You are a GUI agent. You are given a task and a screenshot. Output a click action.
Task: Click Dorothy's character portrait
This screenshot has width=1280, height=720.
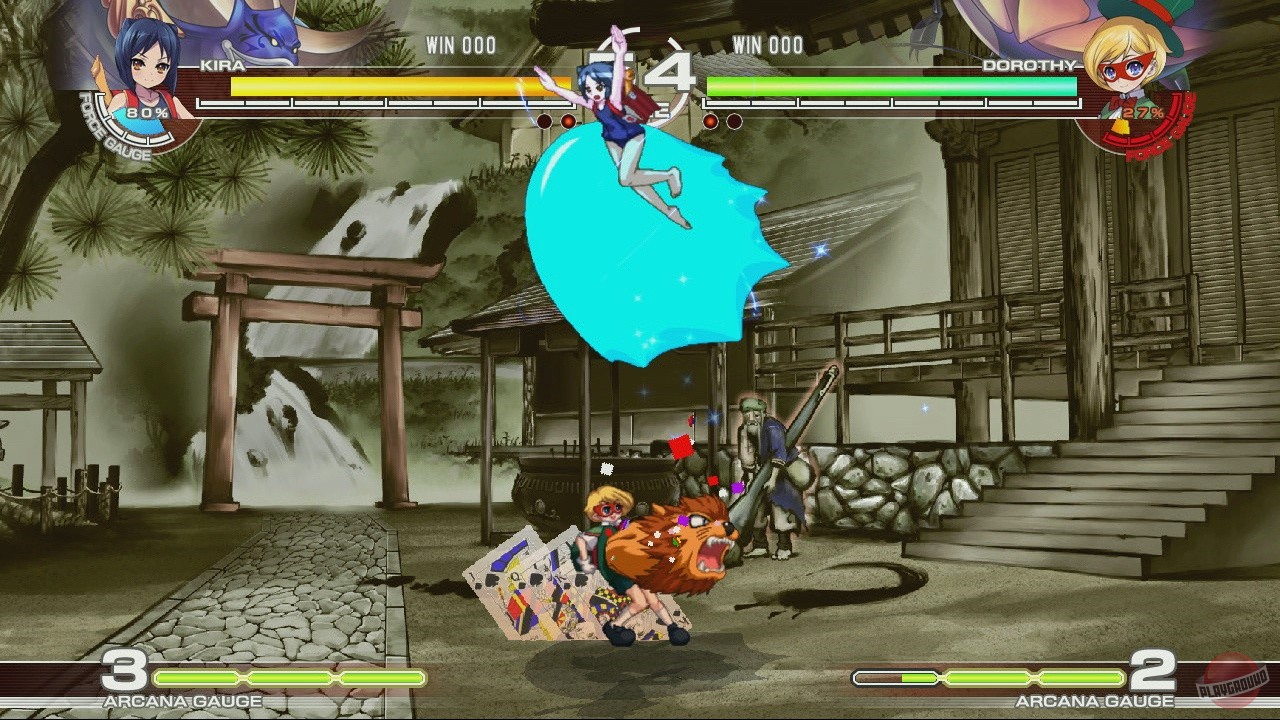(x=1130, y=70)
